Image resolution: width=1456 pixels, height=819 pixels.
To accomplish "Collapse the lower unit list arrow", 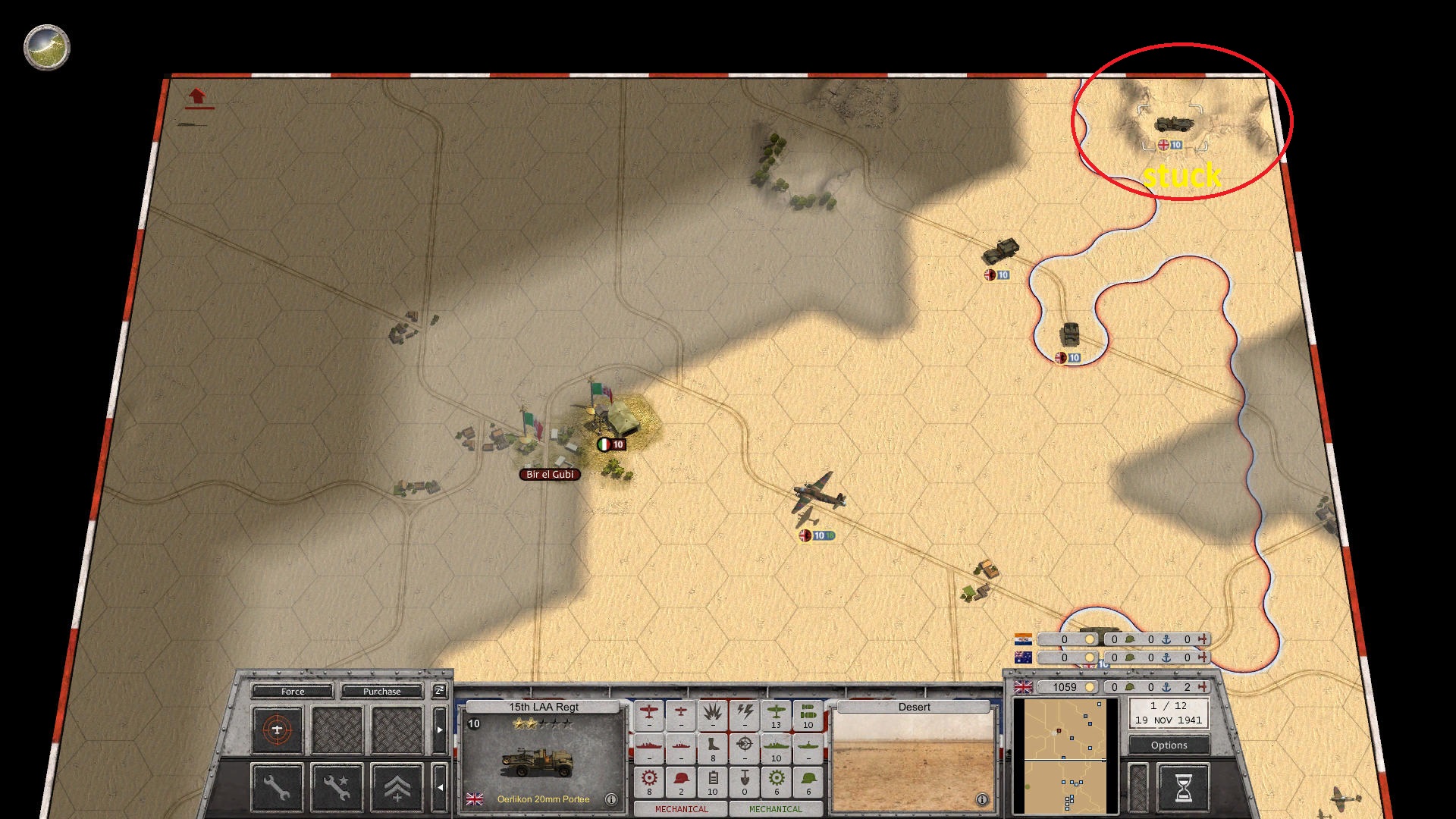I will click(x=440, y=786).
